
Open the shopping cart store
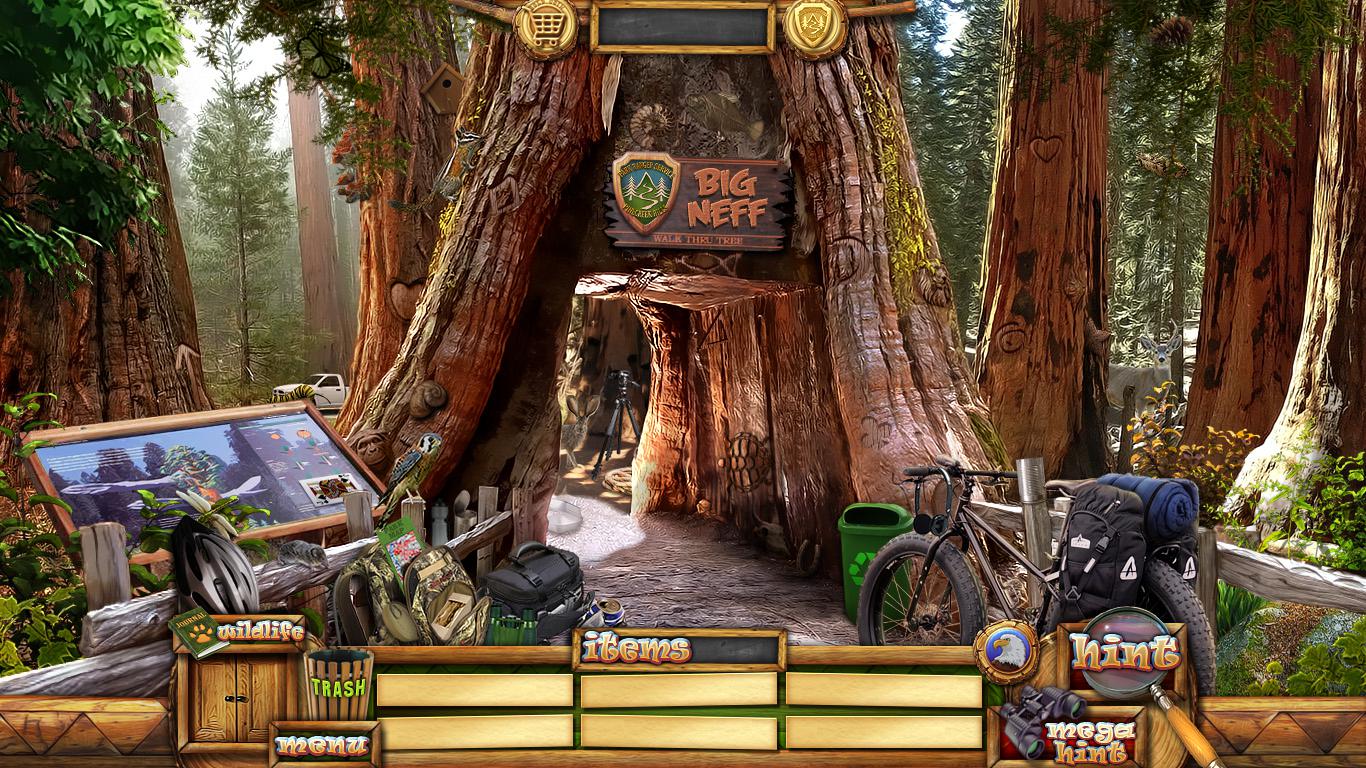coord(546,28)
